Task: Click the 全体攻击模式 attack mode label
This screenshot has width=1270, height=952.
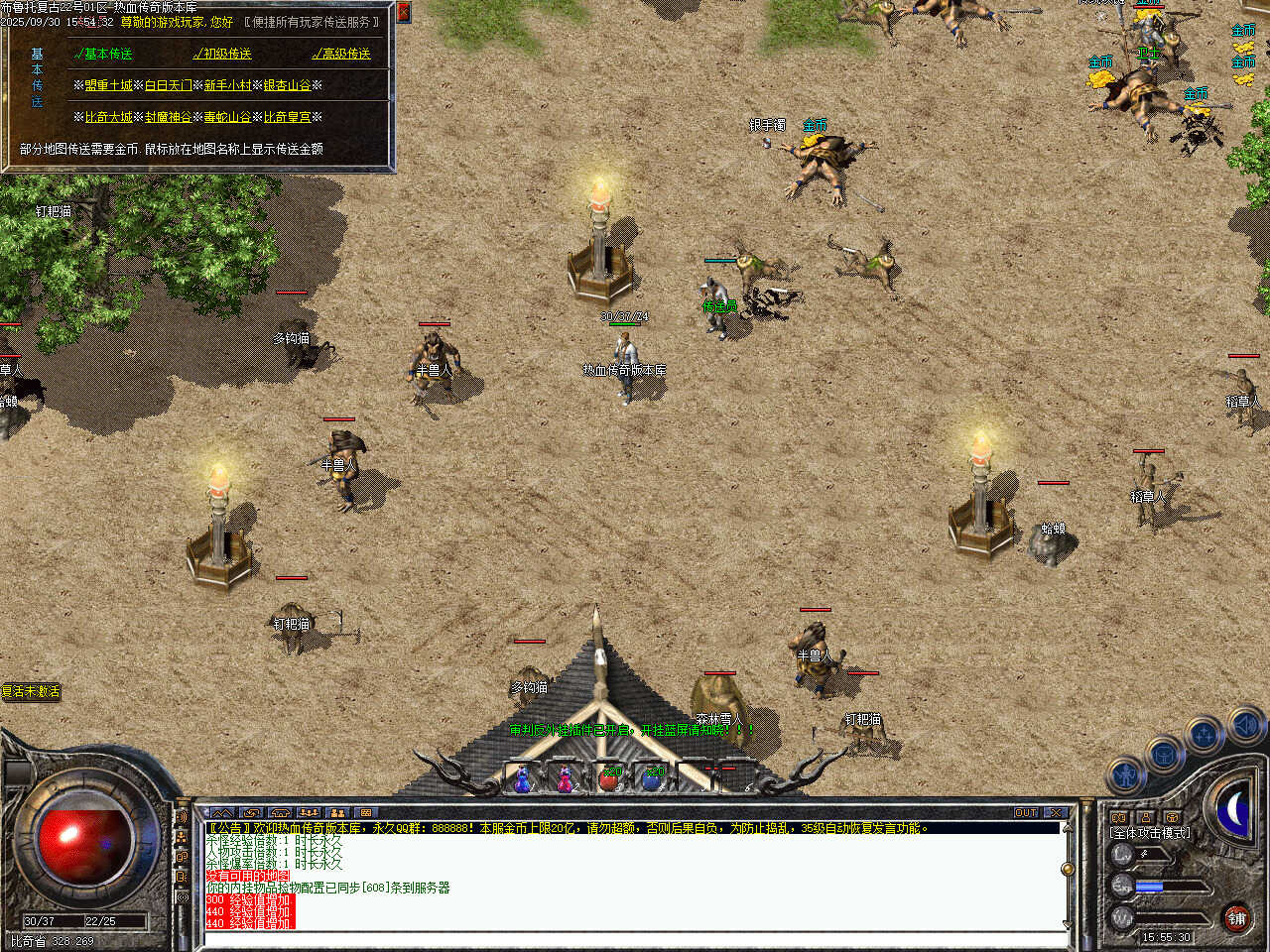Action: point(1151,833)
